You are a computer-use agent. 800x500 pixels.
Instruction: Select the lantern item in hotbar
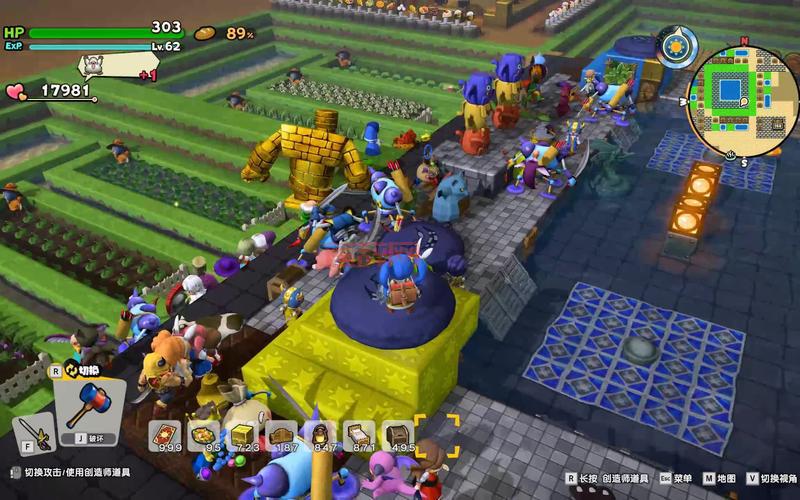[320, 434]
